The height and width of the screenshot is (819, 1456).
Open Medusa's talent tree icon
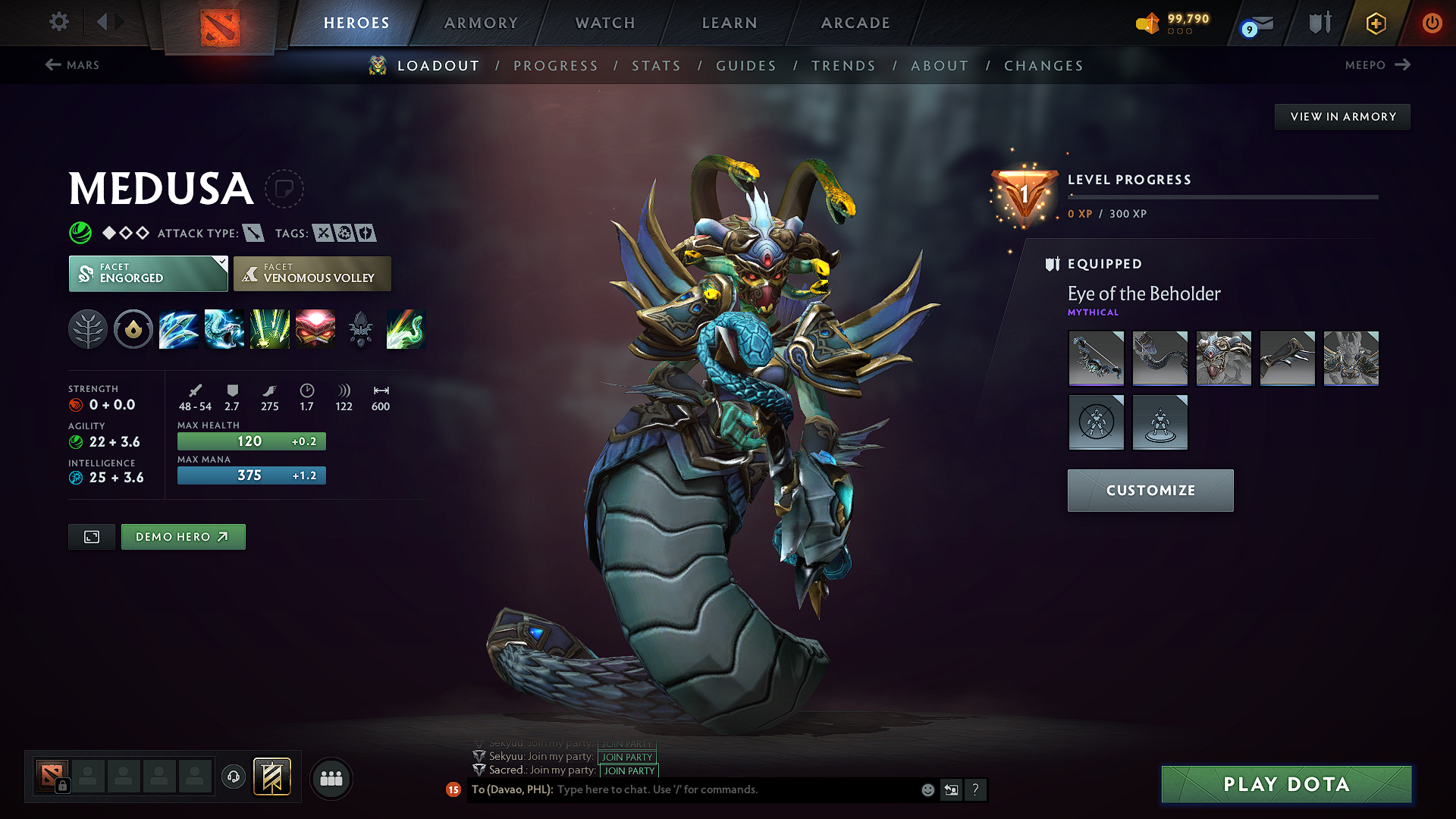click(x=88, y=329)
